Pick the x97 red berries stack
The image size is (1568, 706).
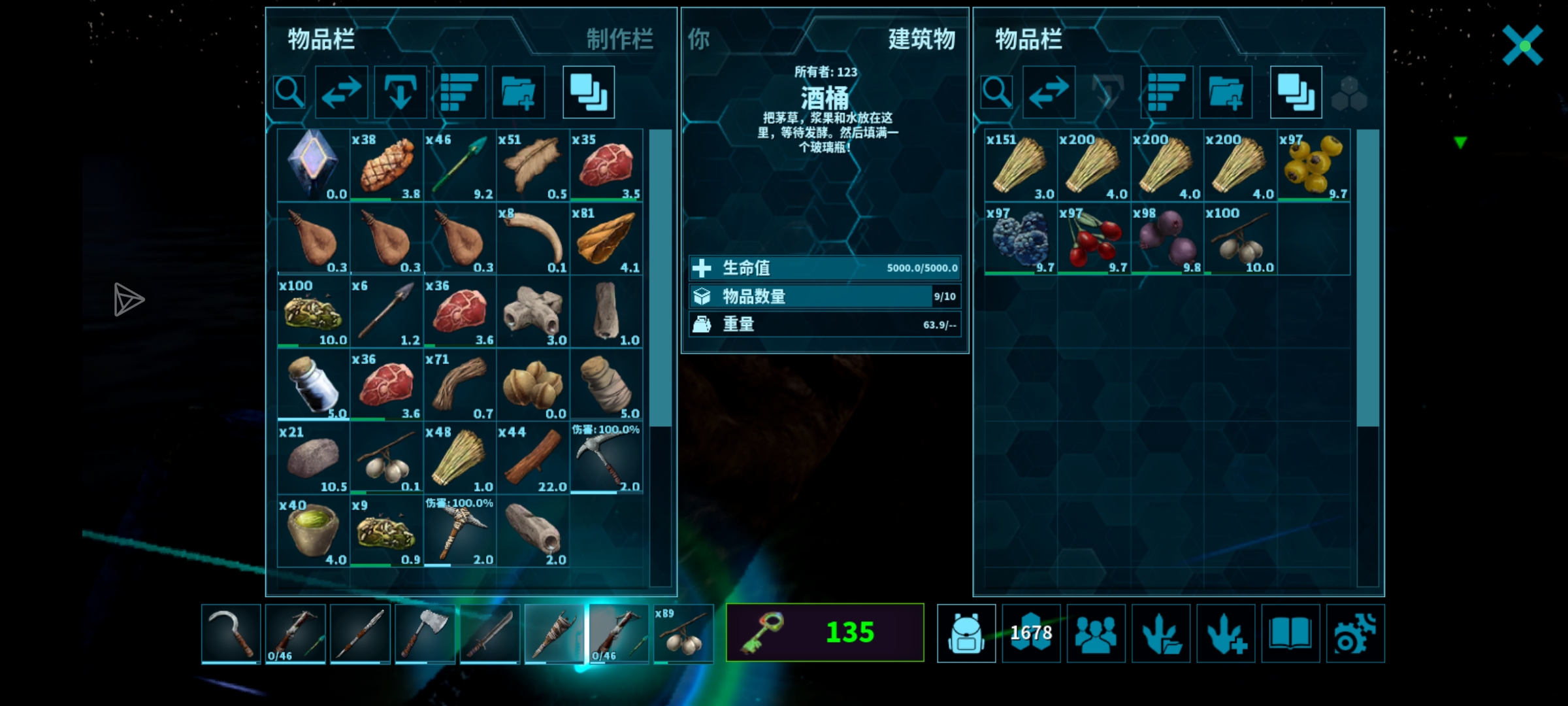(x=1094, y=238)
